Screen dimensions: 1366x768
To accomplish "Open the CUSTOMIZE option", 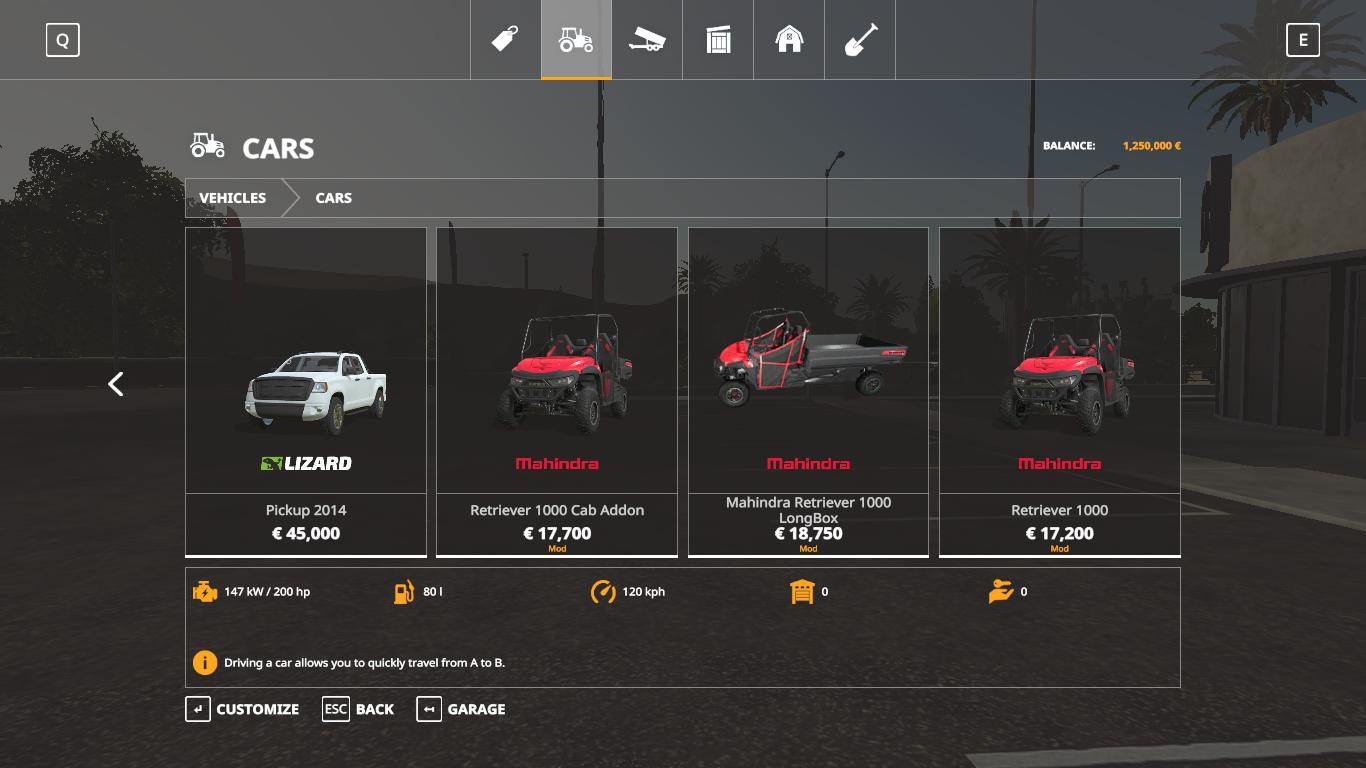I will (x=243, y=709).
